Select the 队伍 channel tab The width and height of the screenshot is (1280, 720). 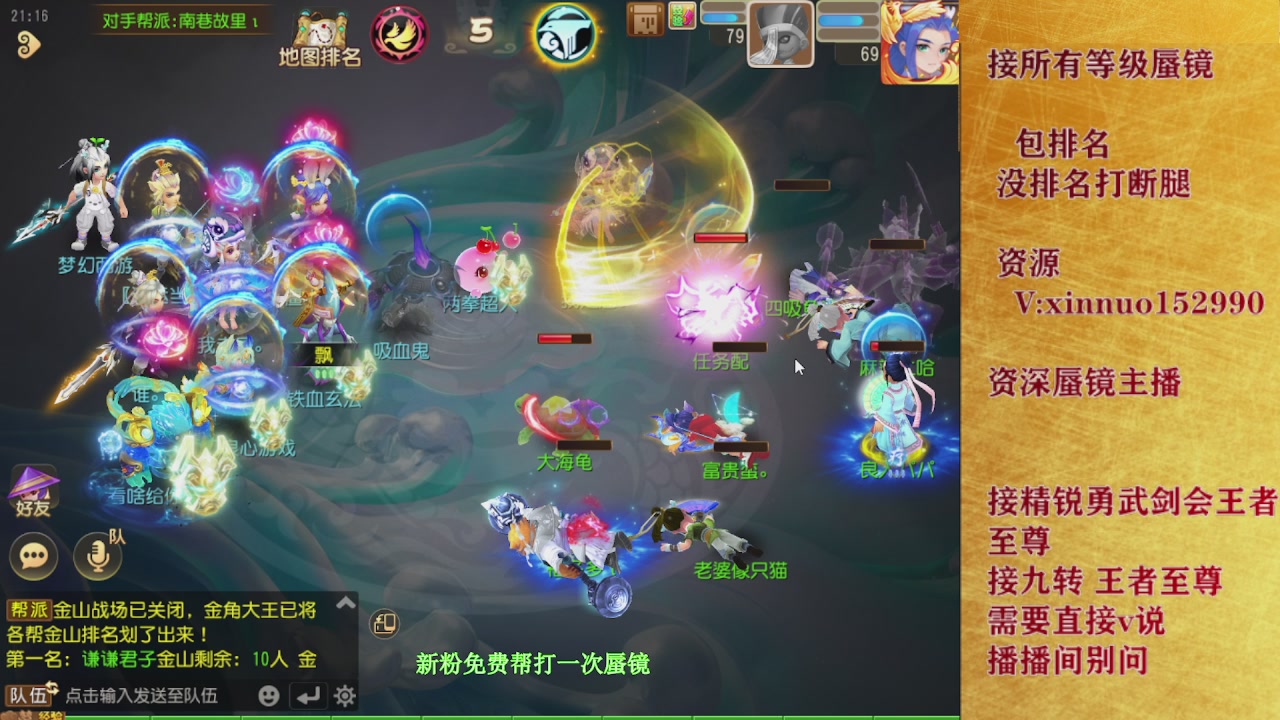click(x=27, y=695)
